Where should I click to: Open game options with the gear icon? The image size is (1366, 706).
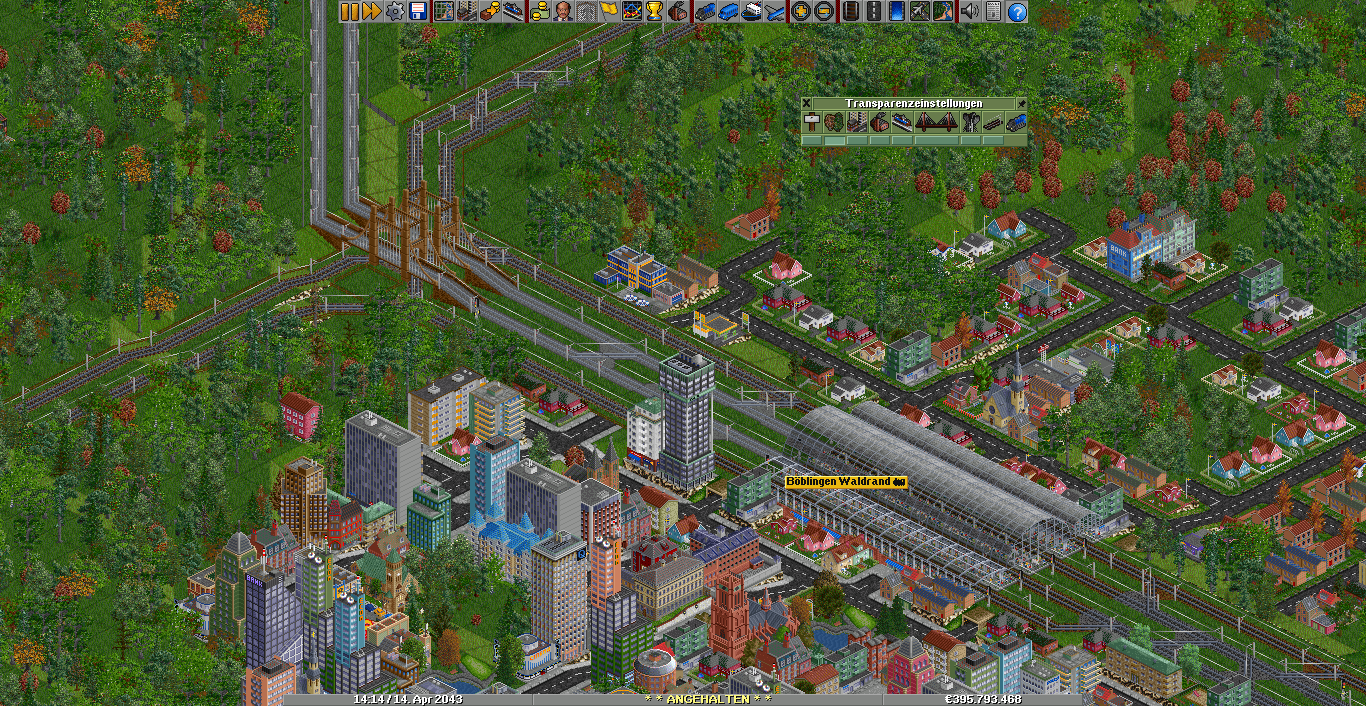(395, 12)
